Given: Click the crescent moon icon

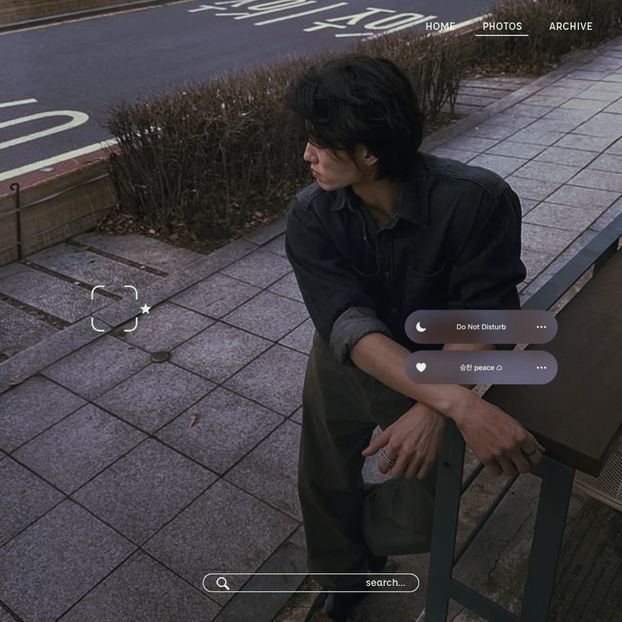Looking at the screenshot, I should (421, 327).
